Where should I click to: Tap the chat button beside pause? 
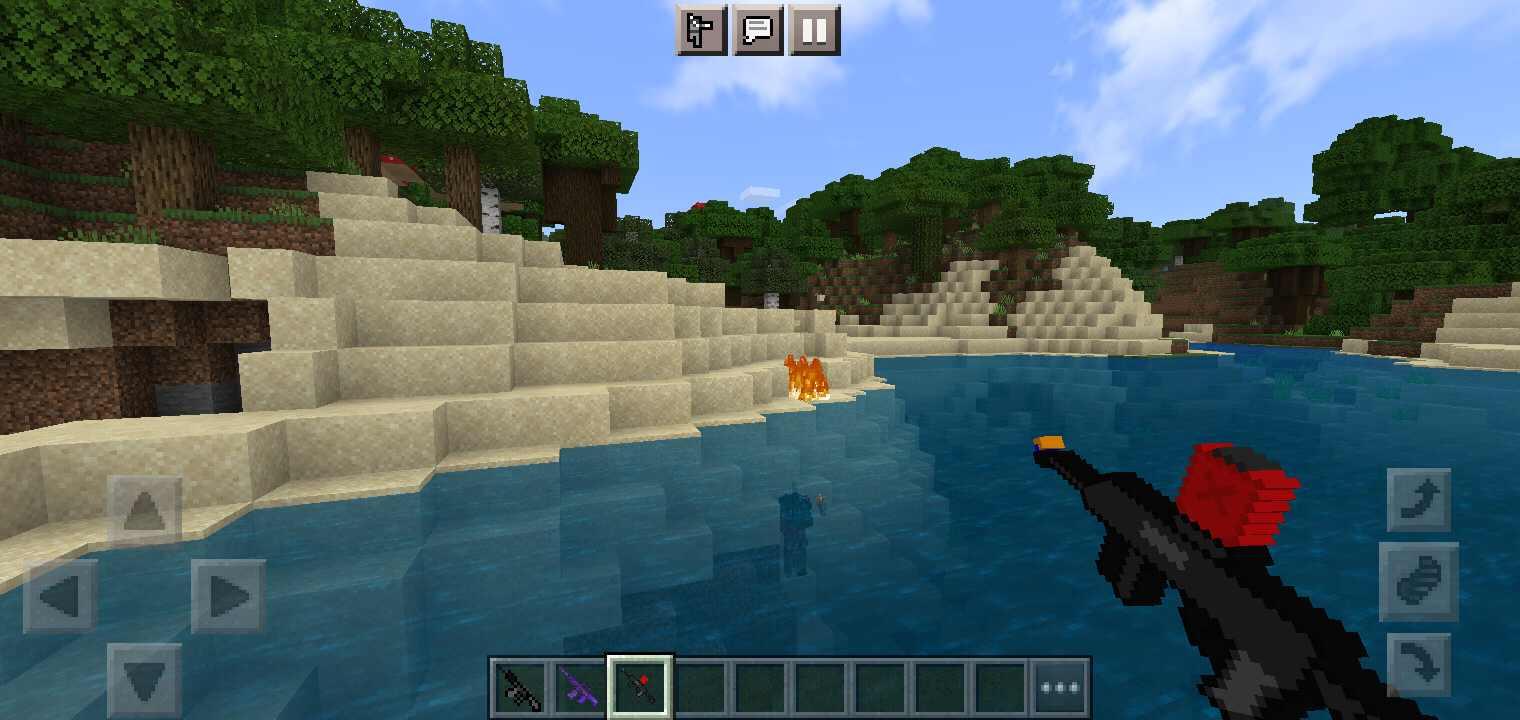point(758,28)
